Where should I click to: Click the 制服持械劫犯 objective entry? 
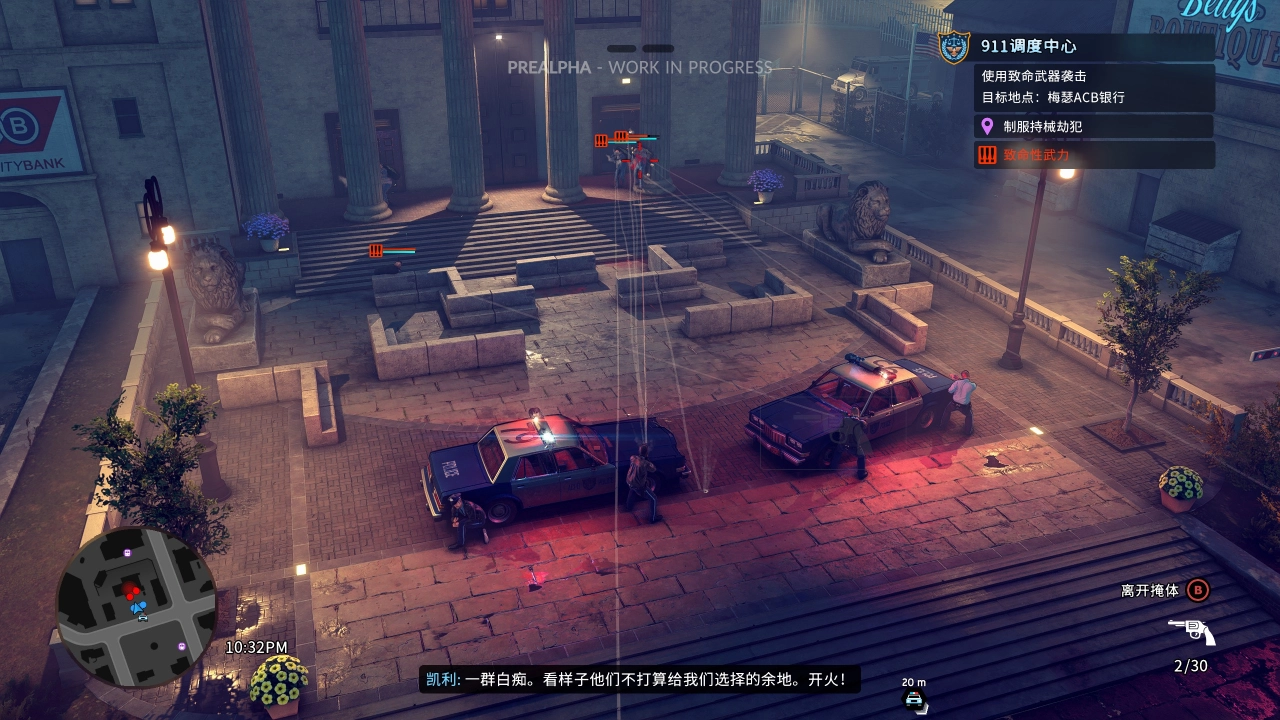coord(1043,126)
